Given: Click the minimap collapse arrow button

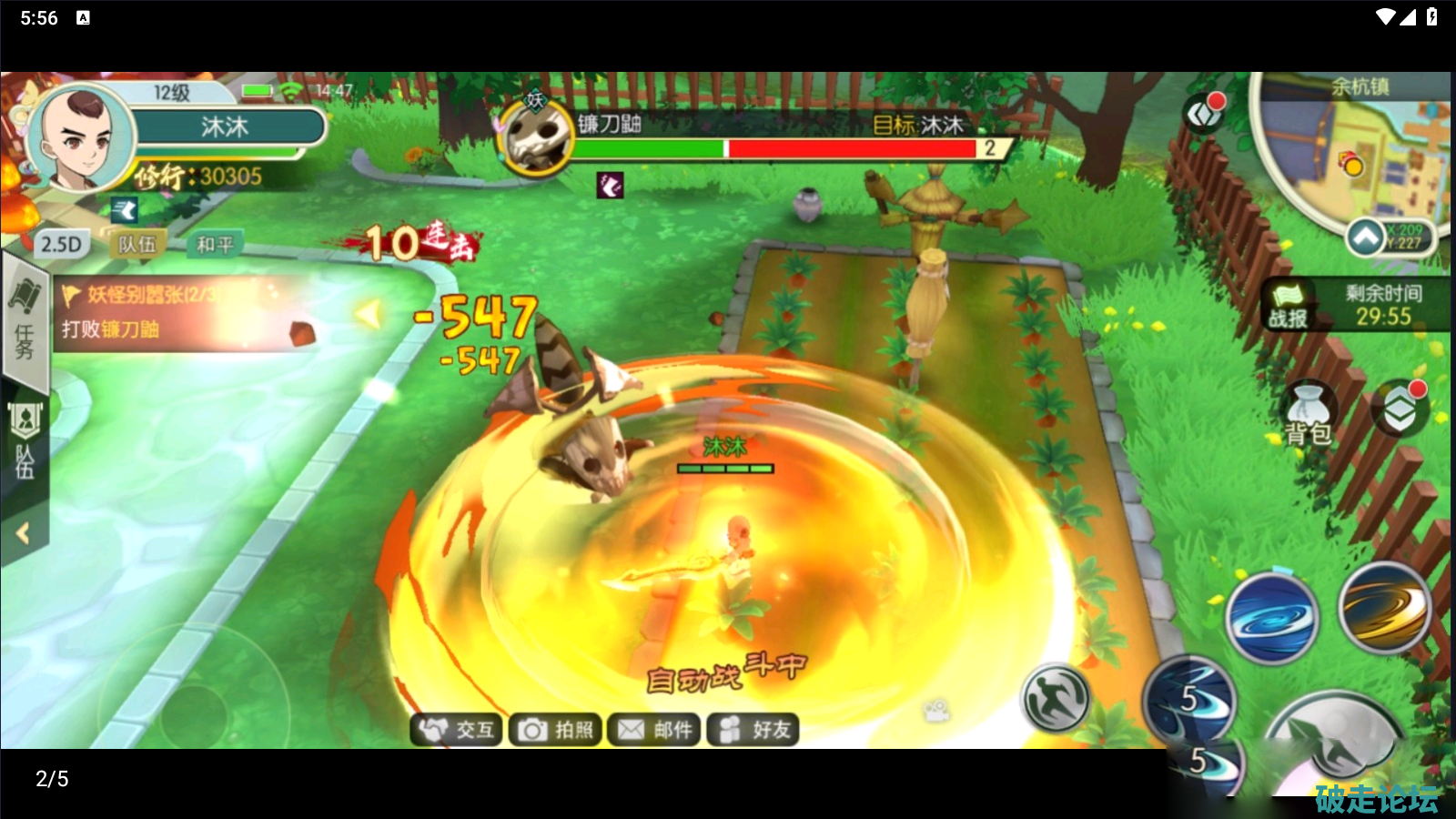Looking at the screenshot, I should pos(1365,238).
